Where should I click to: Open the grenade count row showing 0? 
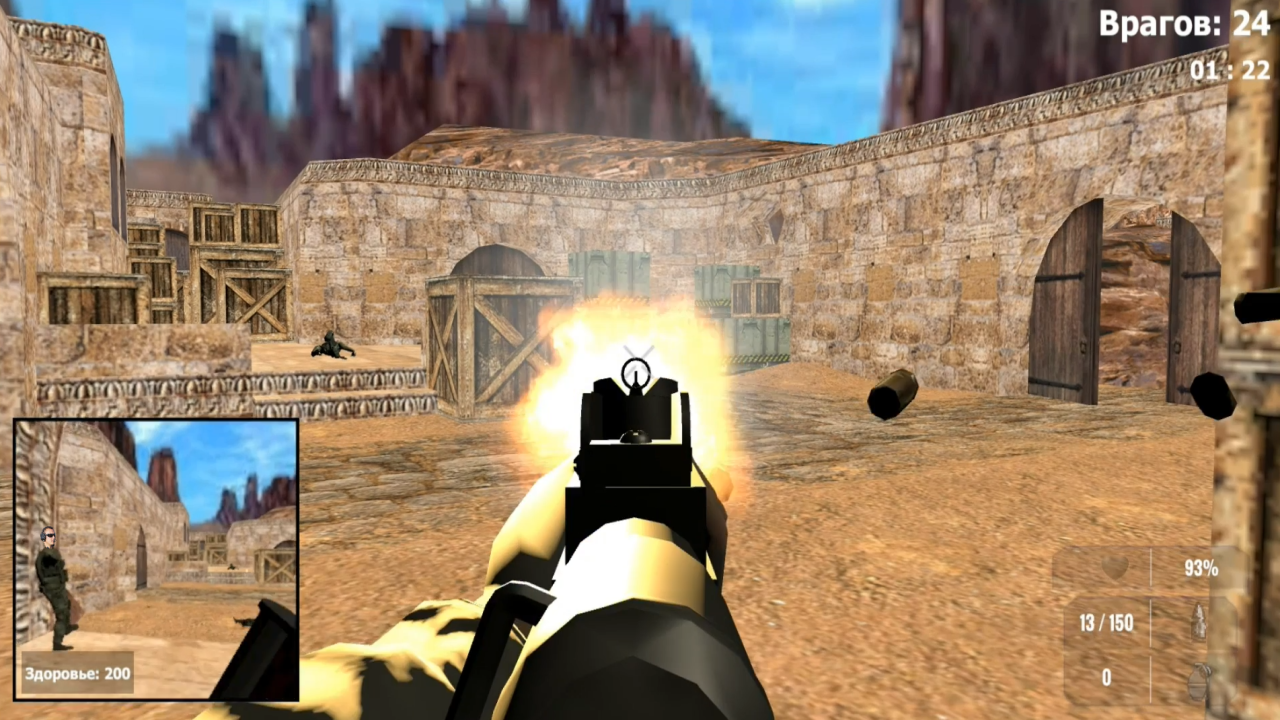tap(1106, 677)
